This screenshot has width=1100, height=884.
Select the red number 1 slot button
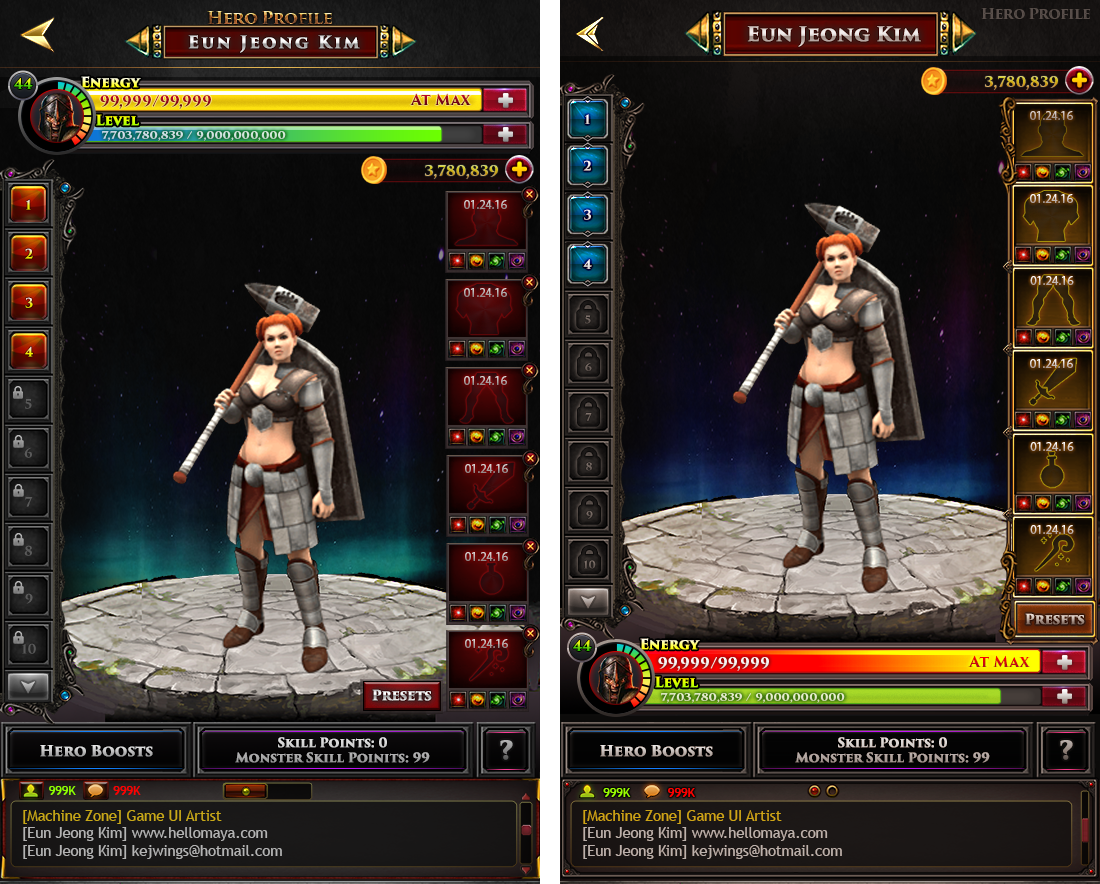click(x=29, y=206)
